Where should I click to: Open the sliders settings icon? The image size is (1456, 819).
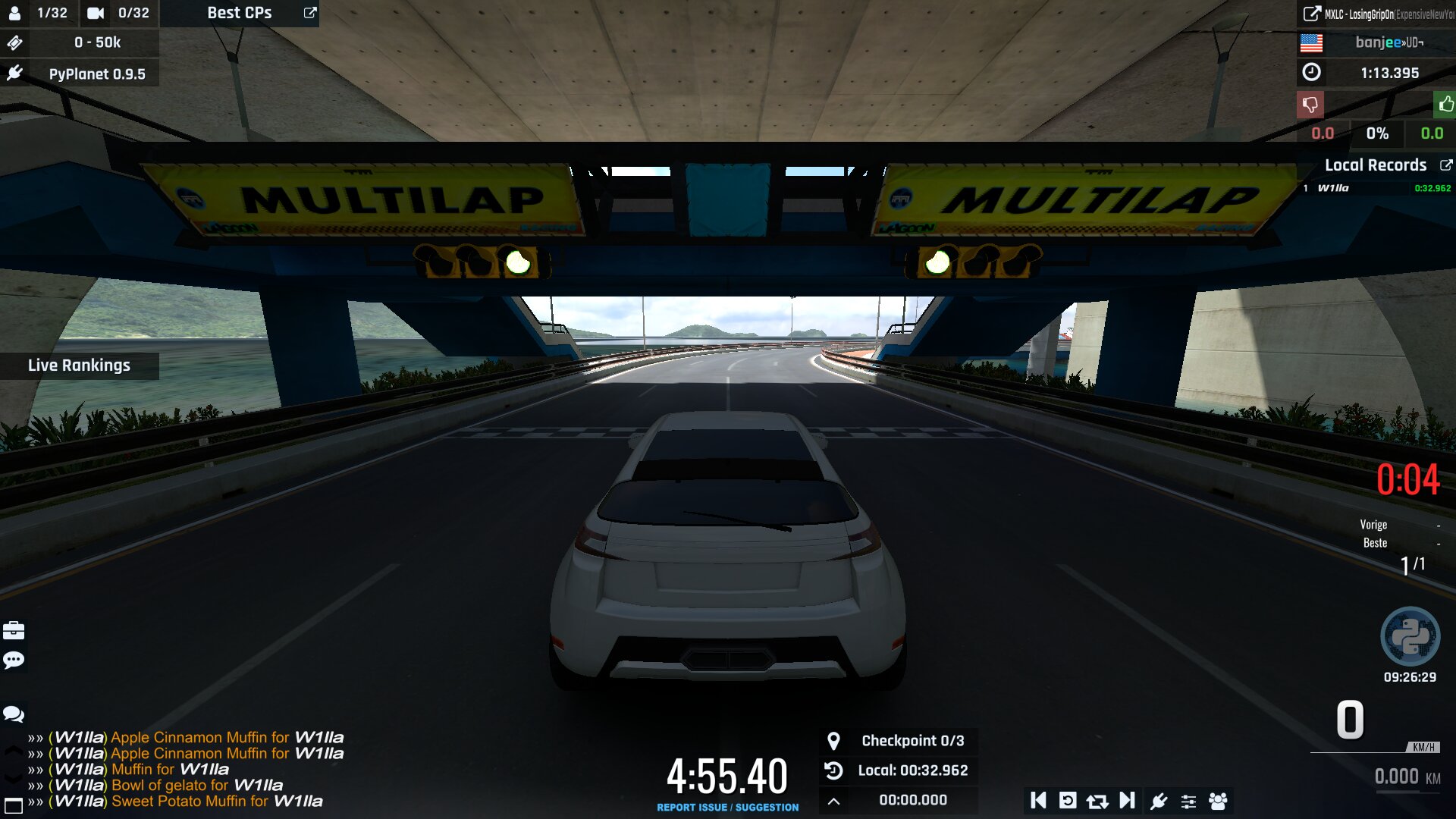click(x=1188, y=801)
